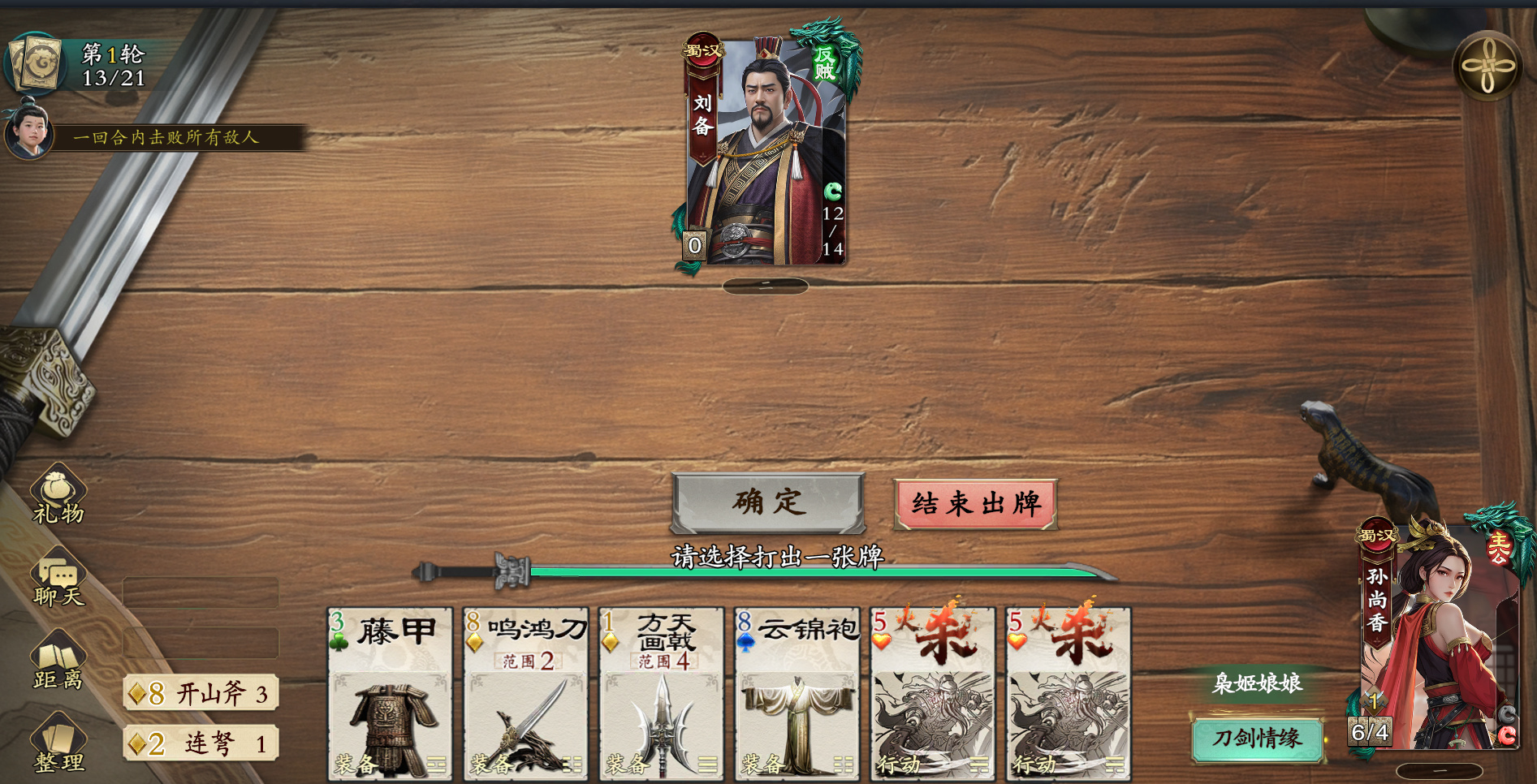
Task: Select the 连弩 weapon entry
Action: (201, 743)
